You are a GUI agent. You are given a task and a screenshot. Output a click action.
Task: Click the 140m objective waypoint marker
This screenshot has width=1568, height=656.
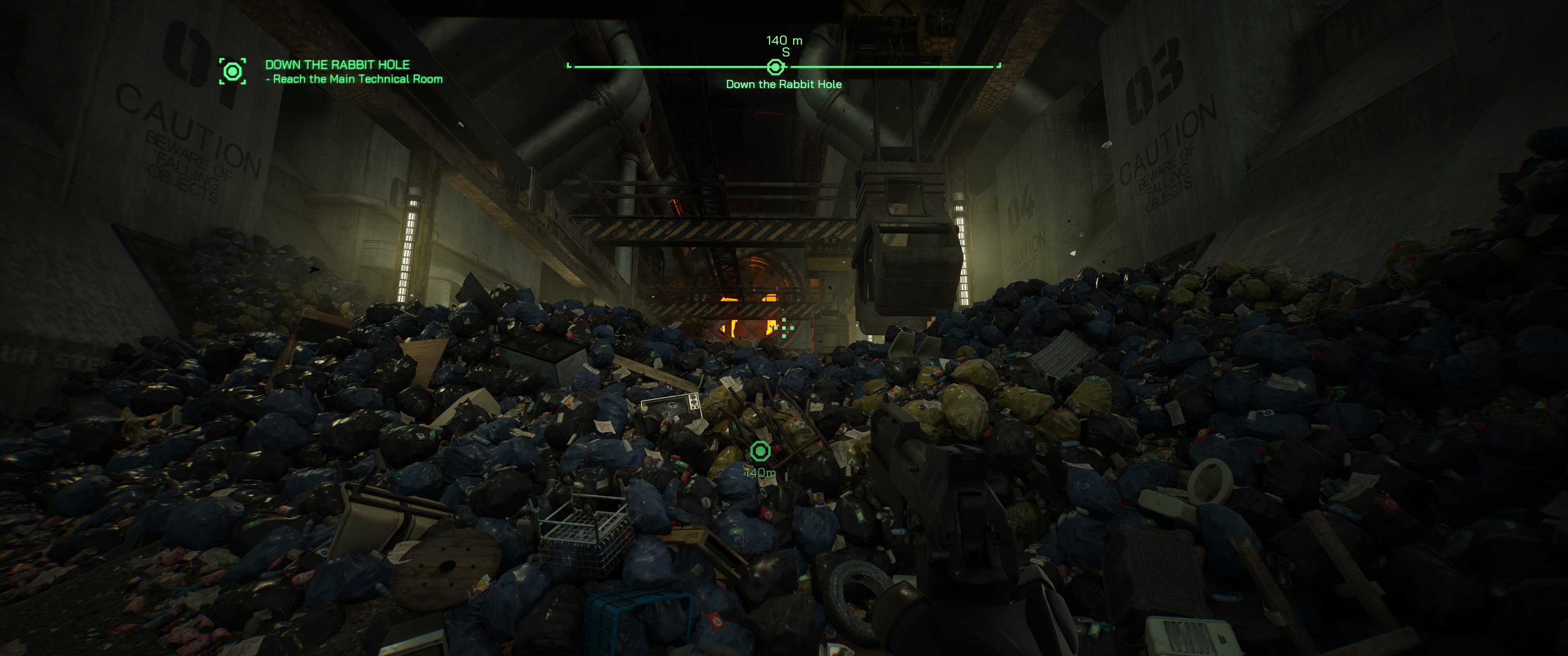pyautogui.click(x=760, y=451)
